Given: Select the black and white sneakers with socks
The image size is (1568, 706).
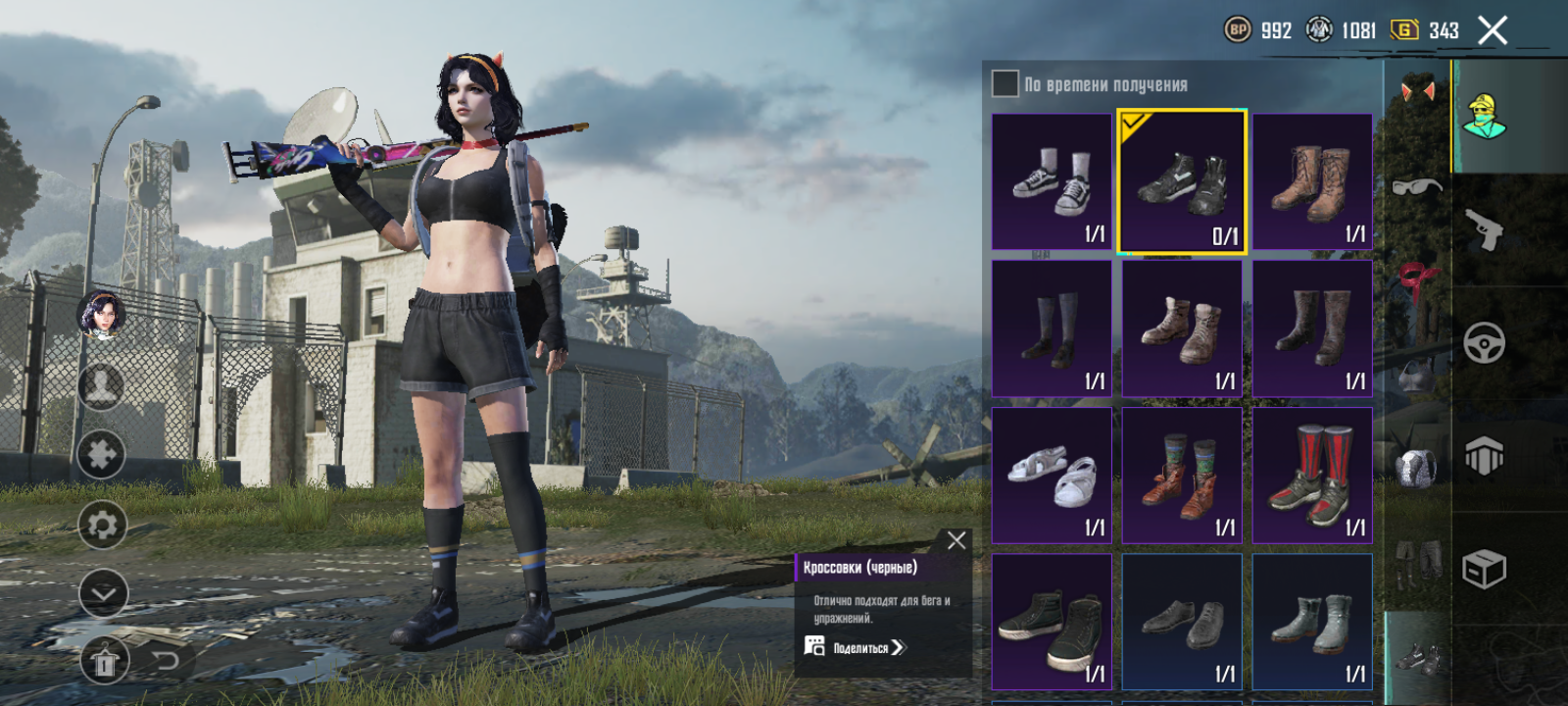Looking at the screenshot, I should (x=1052, y=181).
